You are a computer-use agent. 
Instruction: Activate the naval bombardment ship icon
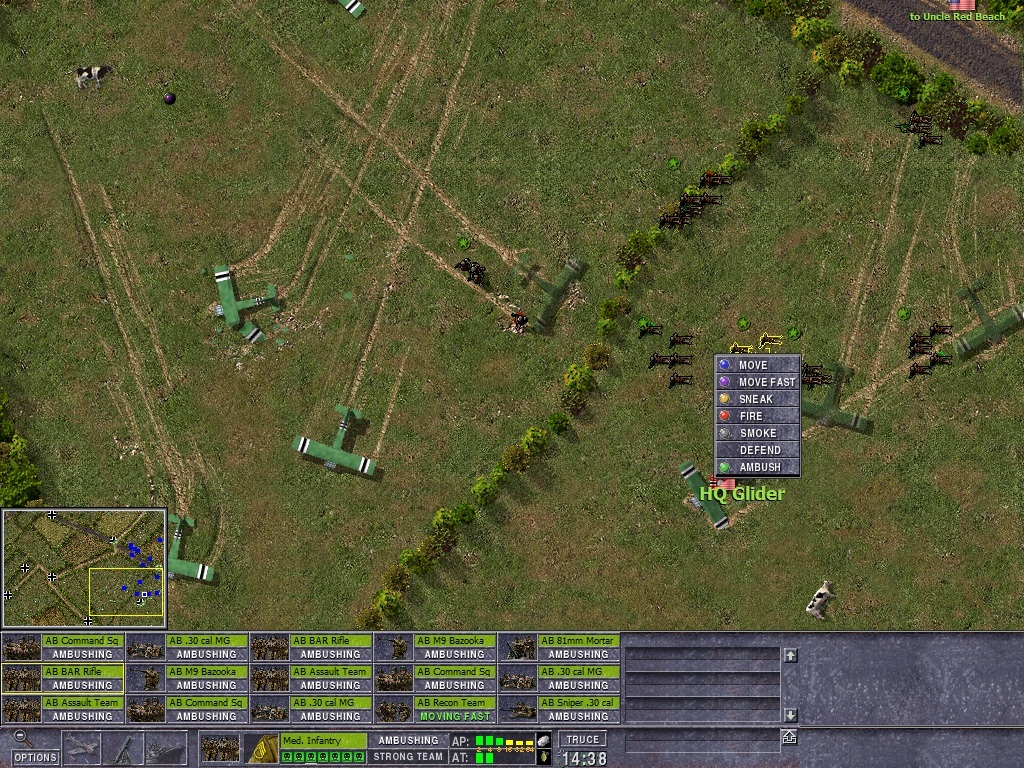click(166, 748)
